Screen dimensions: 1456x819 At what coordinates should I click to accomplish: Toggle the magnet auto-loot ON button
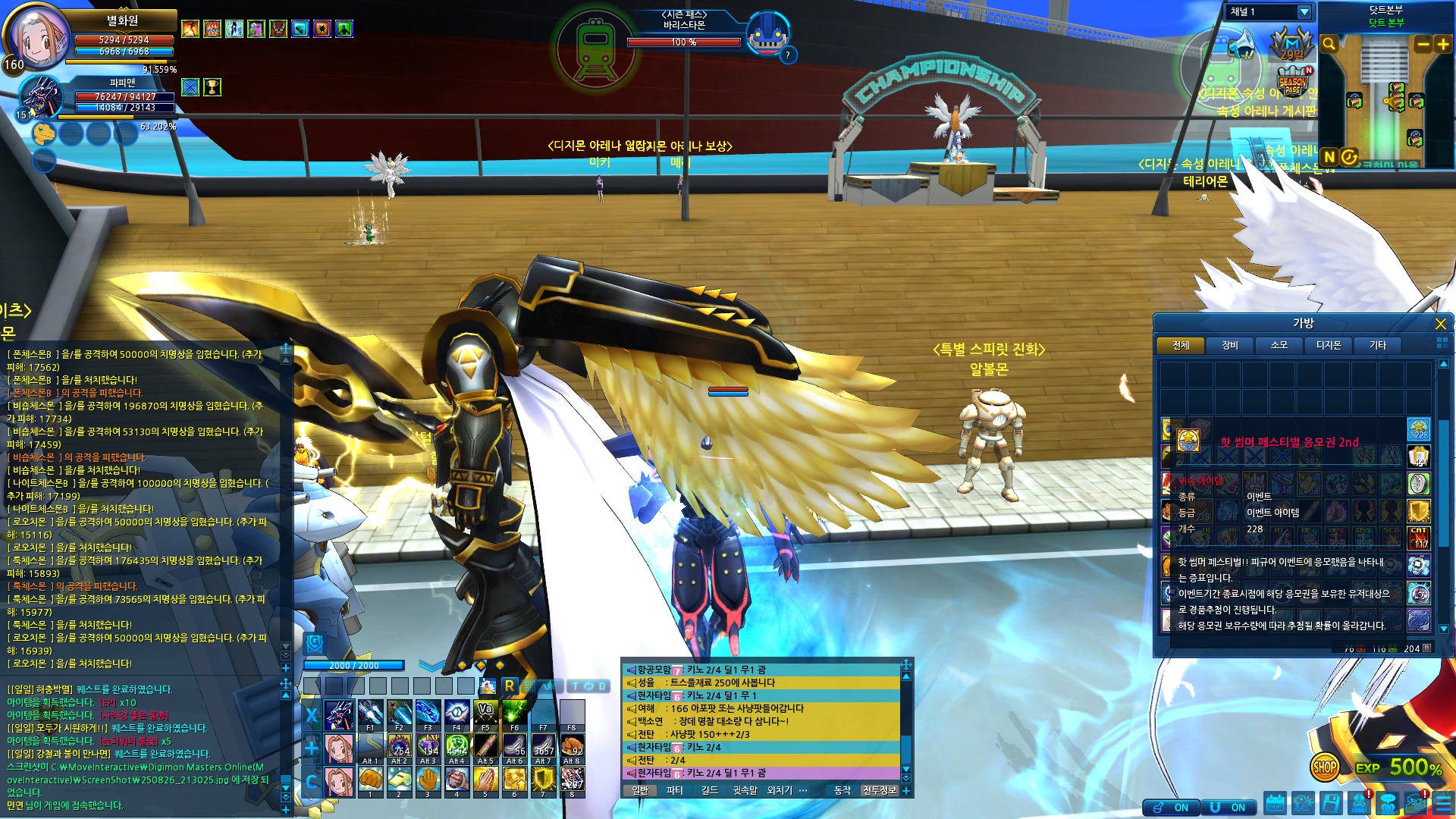[x=1228, y=808]
